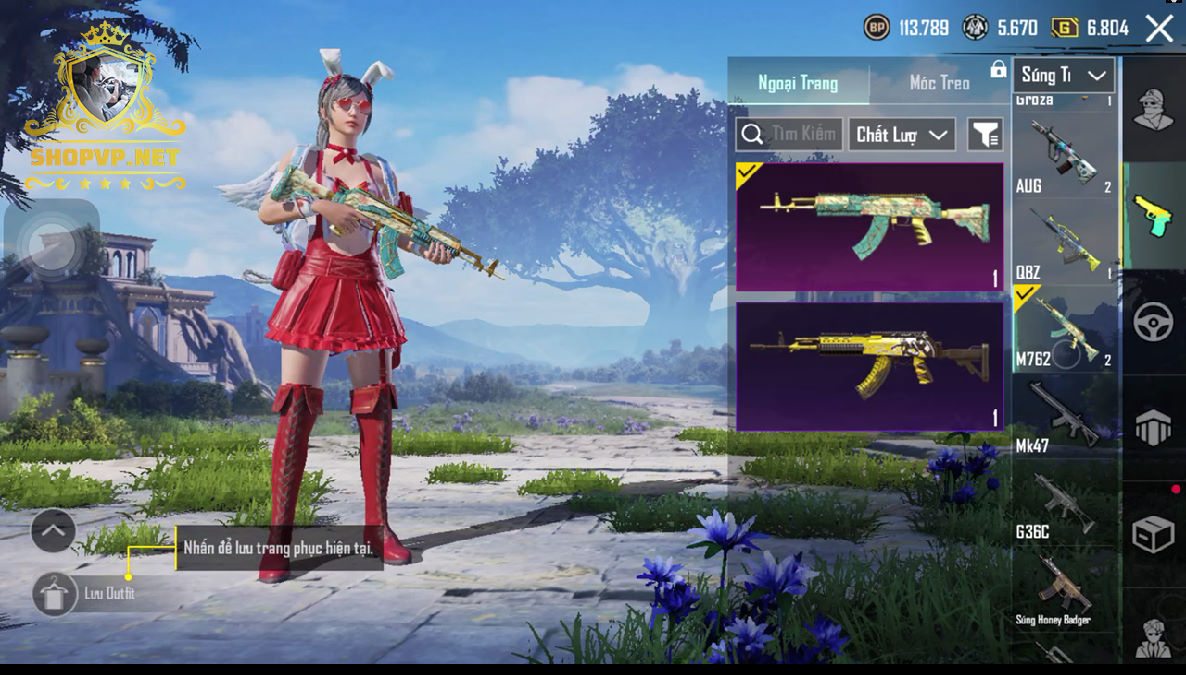Choose the black and yellow rifle skin
Viewport: 1186px width, 675px height.
pos(869,366)
